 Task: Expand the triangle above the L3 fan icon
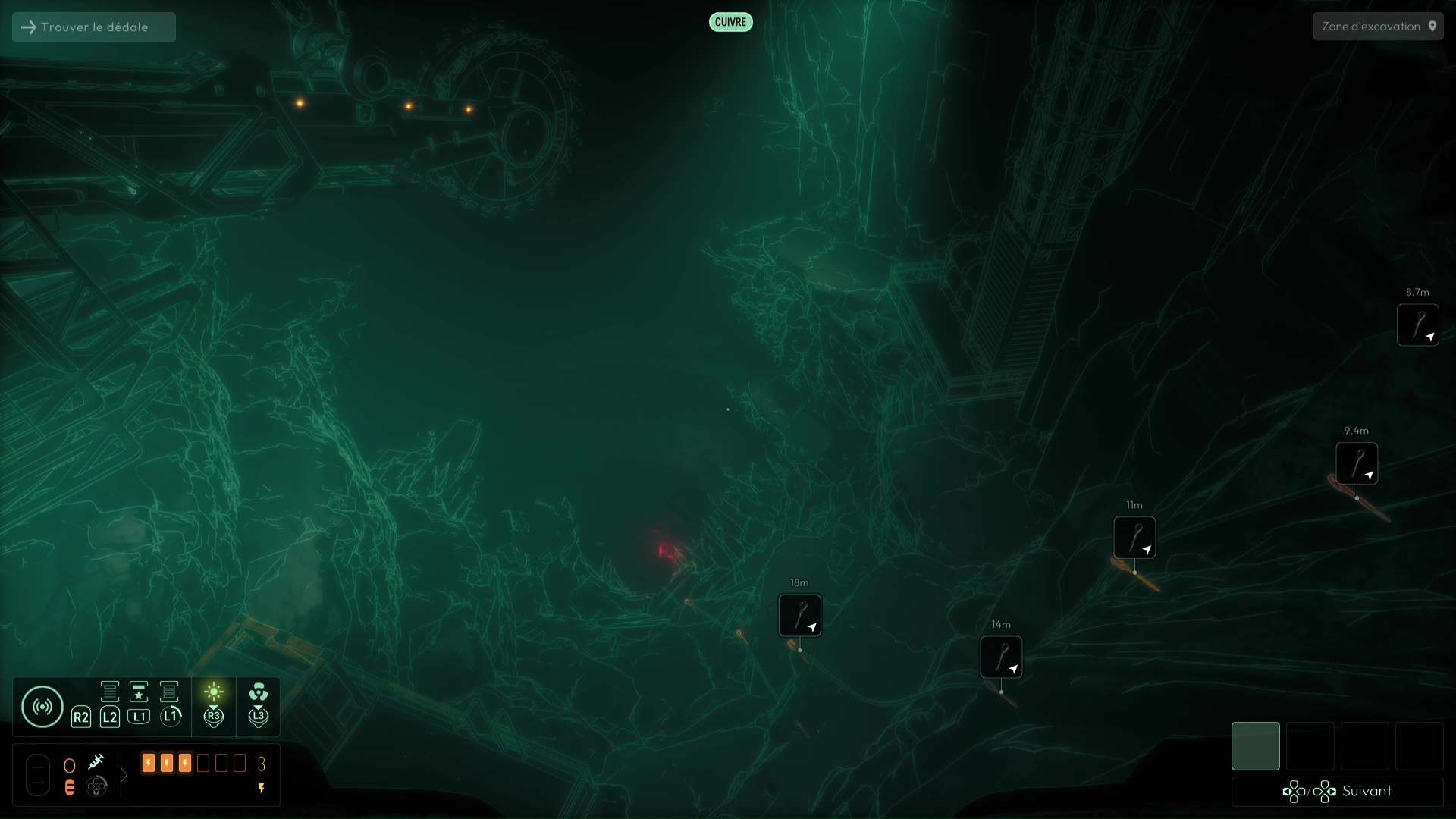(x=258, y=708)
